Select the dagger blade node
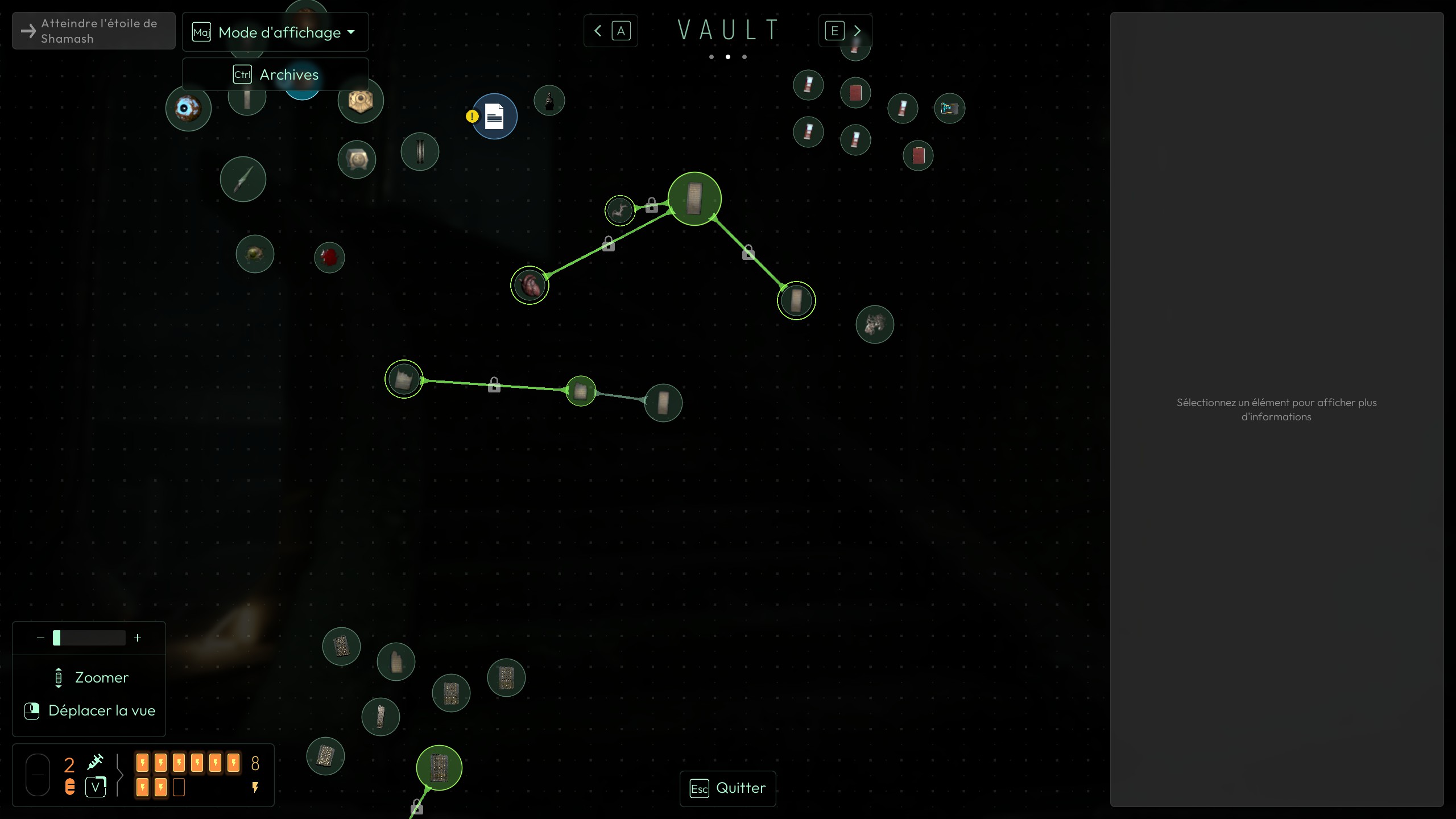 pyautogui.click(x=243, y=179)
